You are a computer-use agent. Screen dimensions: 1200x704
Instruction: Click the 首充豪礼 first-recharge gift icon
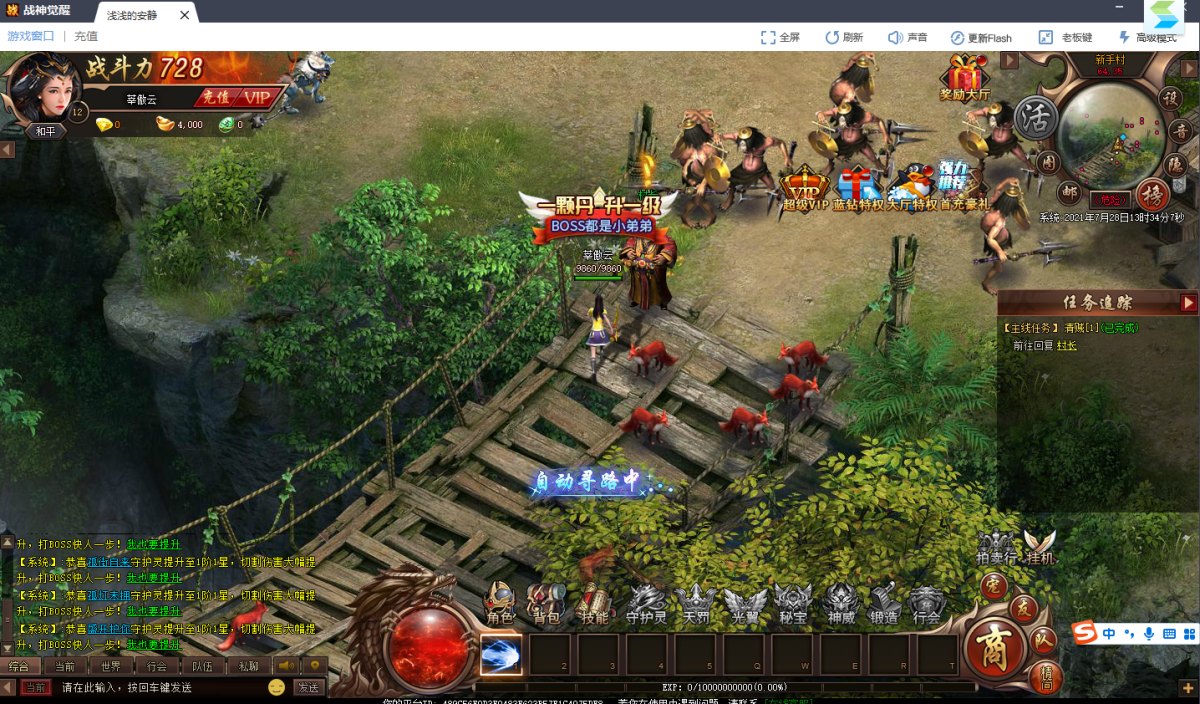pyautogui.click(x=965, y=189)
